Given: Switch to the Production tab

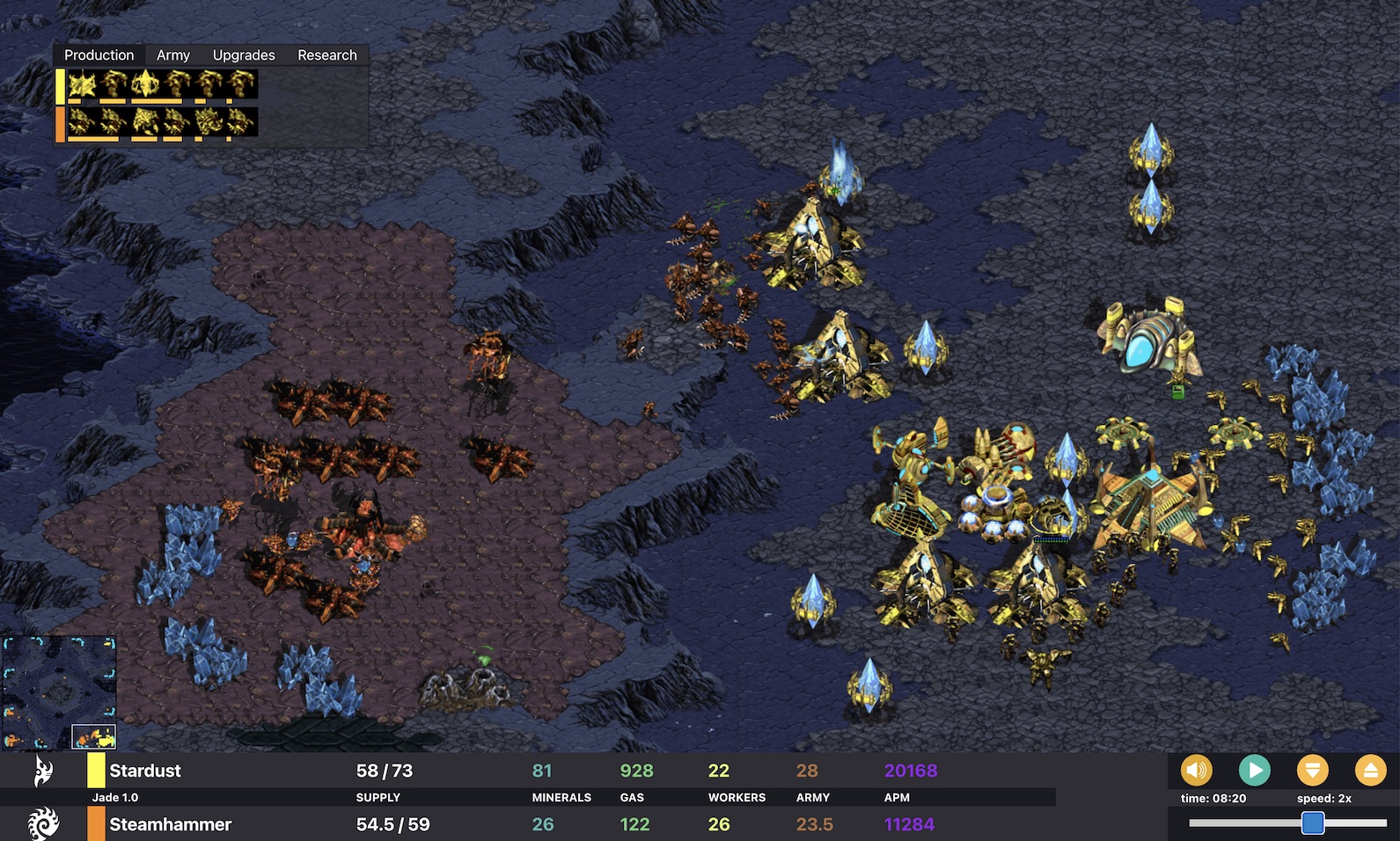Looking at the screenshot, I should tap(99, 55).
